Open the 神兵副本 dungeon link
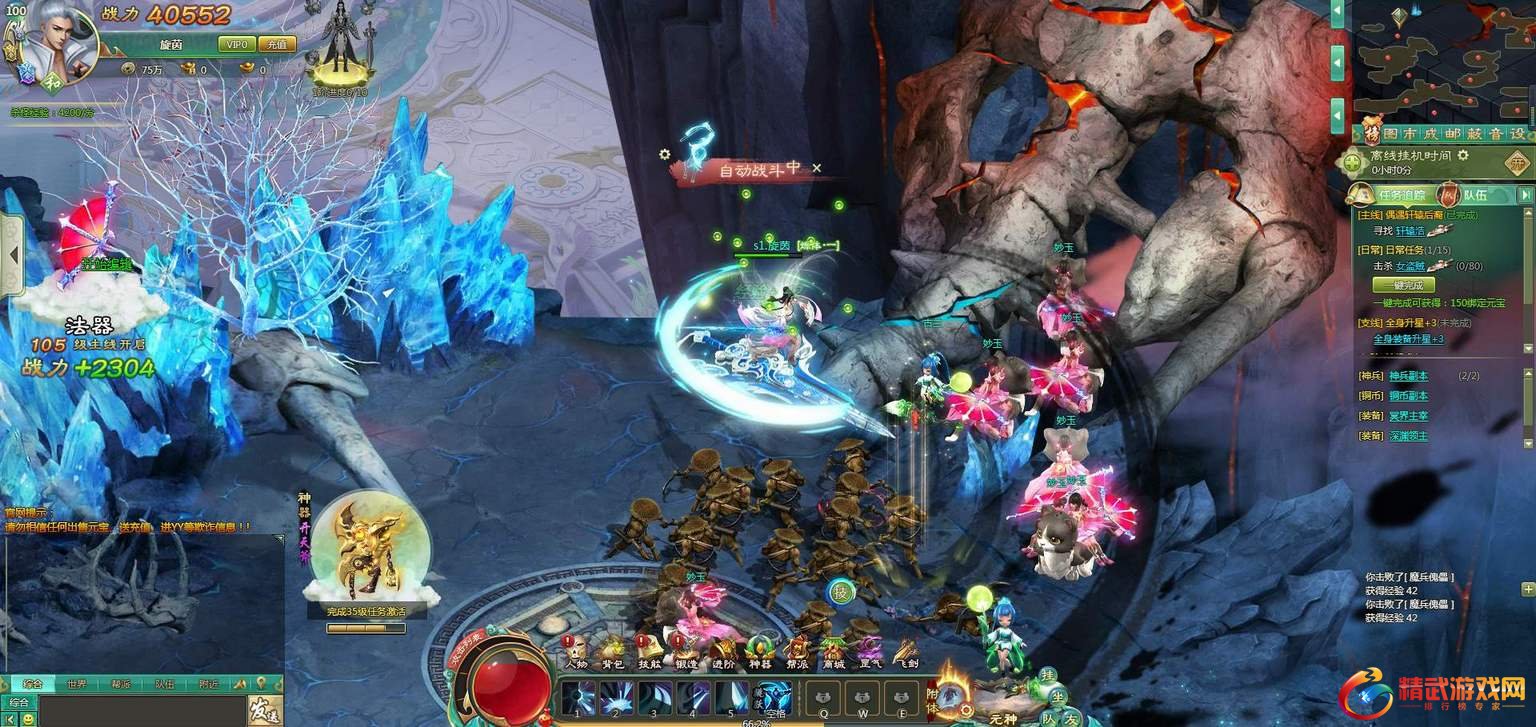 click(1408, 376)
